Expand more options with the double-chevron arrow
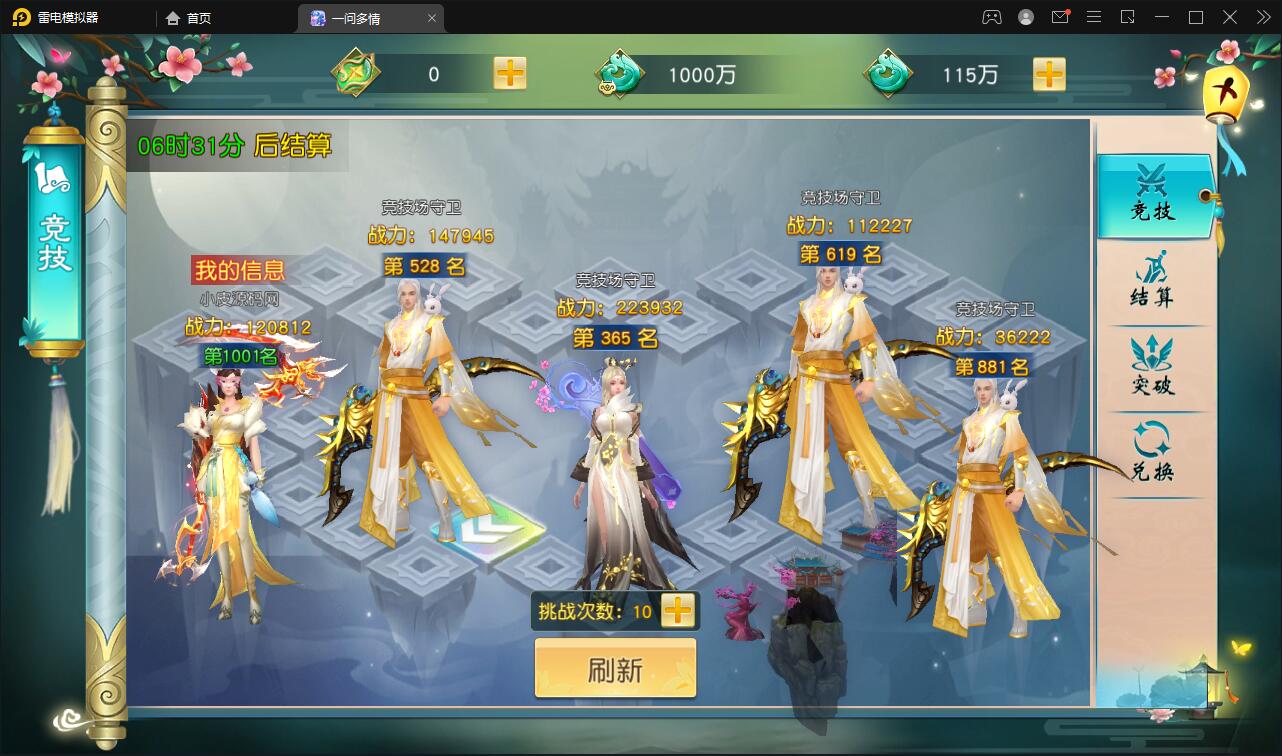 pyautogui.click(x=1262, y=17)
